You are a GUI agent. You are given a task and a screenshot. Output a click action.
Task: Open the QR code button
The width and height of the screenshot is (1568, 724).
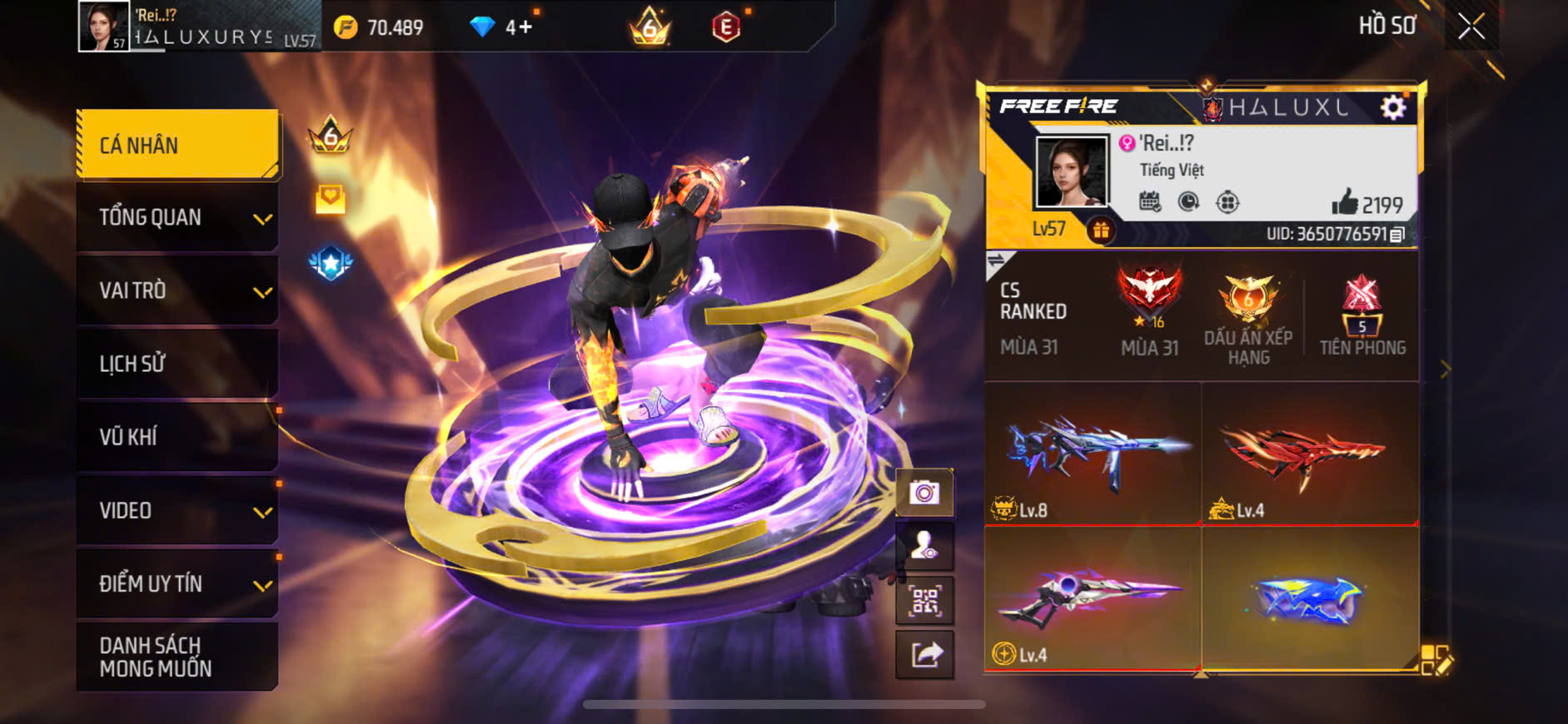(x=924, y=601)
